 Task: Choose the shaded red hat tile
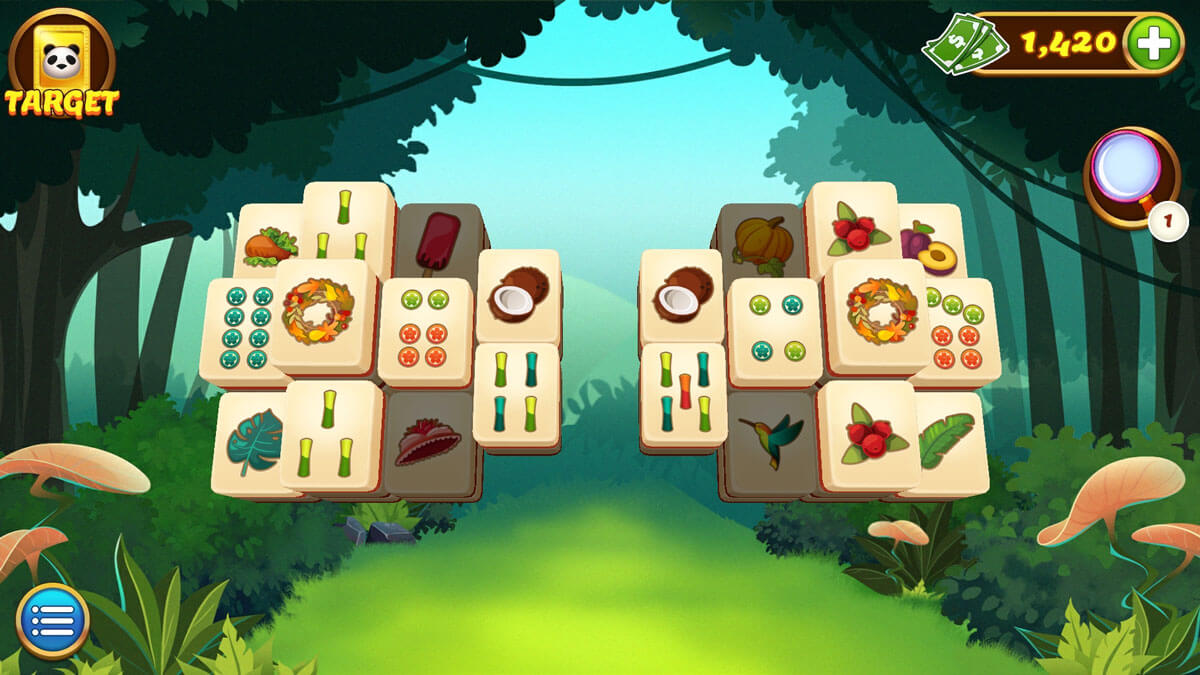(x=430, y=442)
